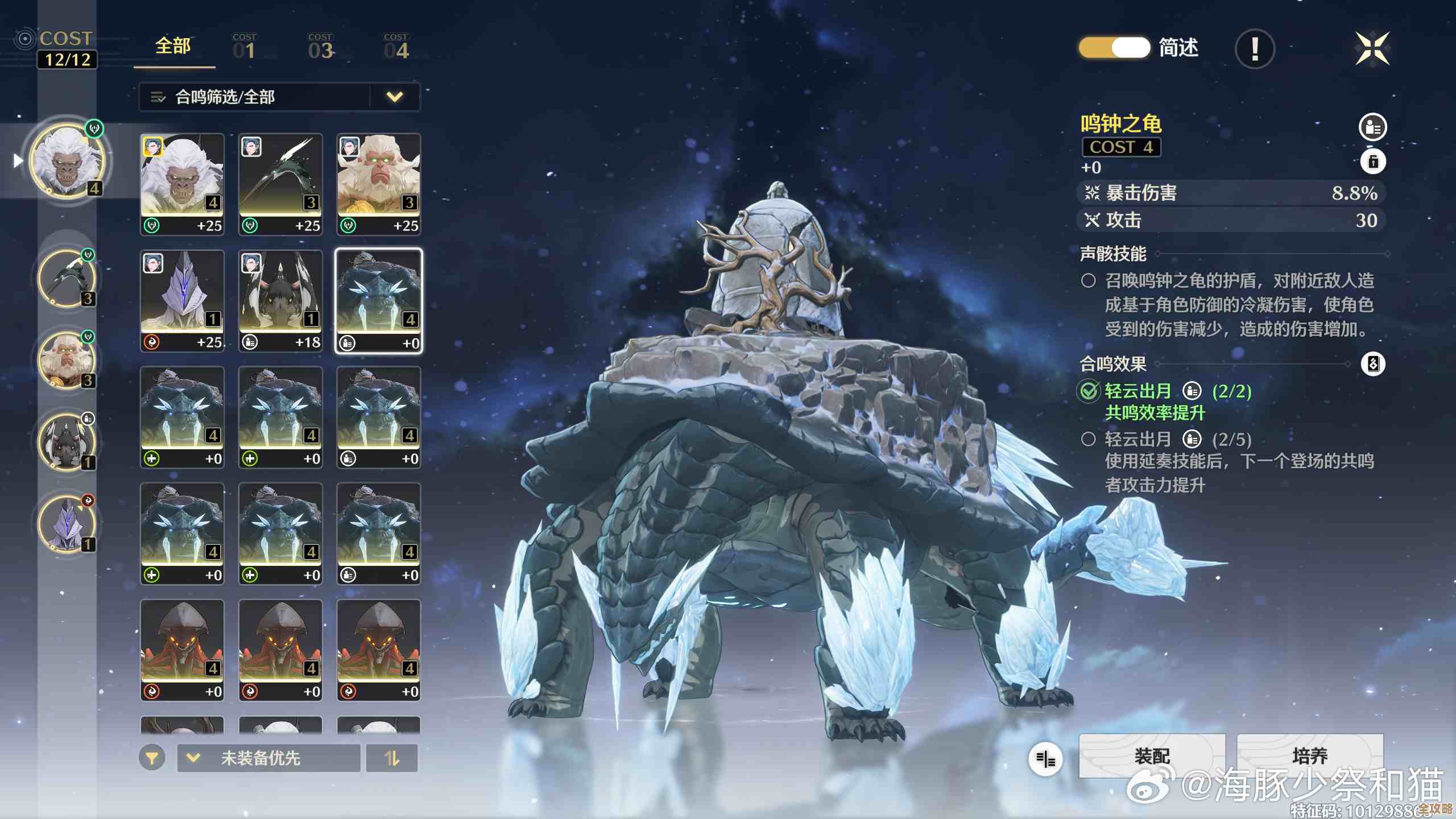1456x819 pixels.
Task: Select the white ape echo with +25
Action: (182, 184)
